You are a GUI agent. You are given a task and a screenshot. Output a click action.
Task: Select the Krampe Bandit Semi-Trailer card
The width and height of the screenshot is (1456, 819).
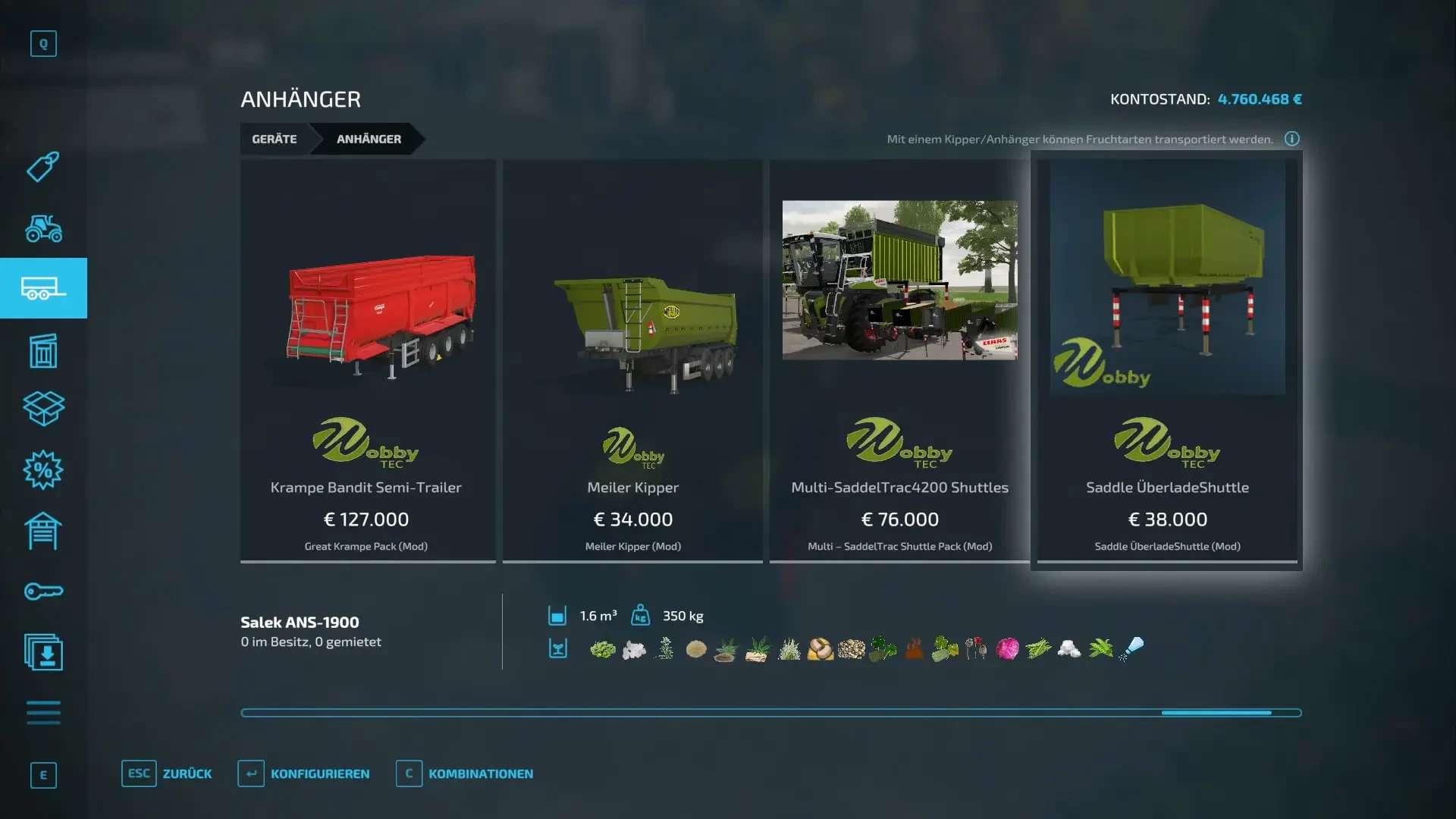coord(368,360)
